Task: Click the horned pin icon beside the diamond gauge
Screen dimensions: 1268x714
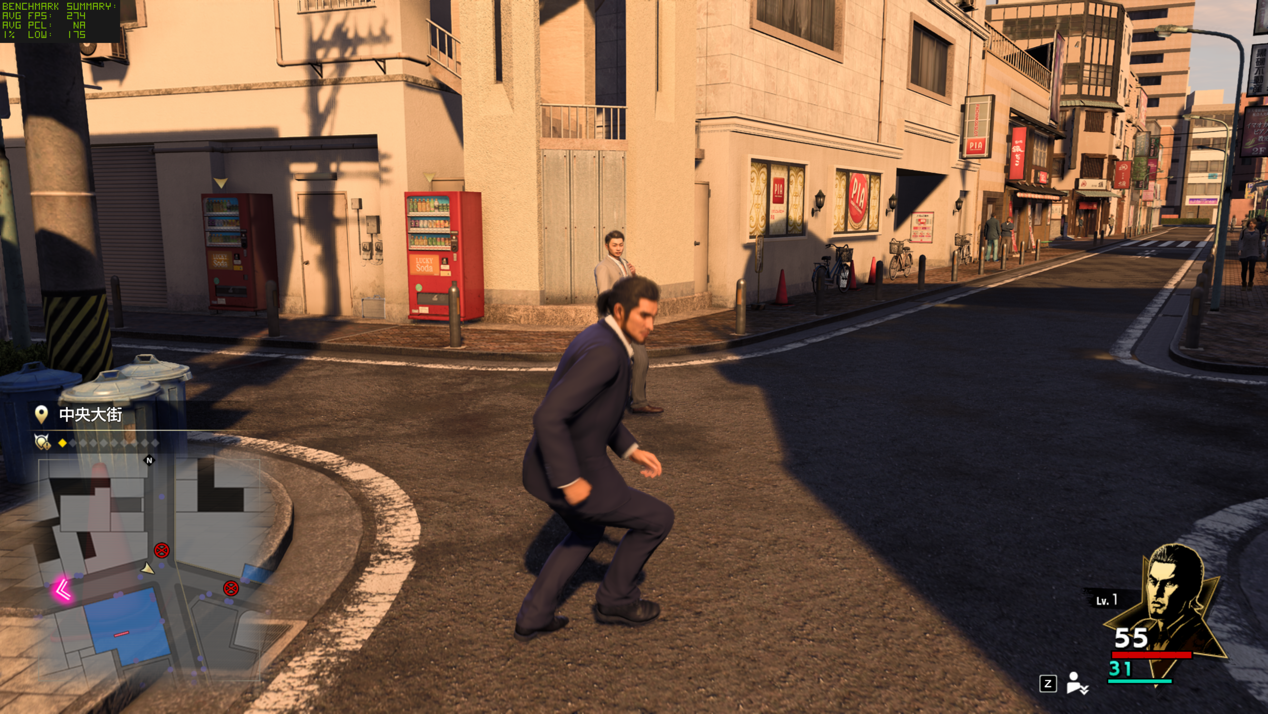Action: click(42, 442)
